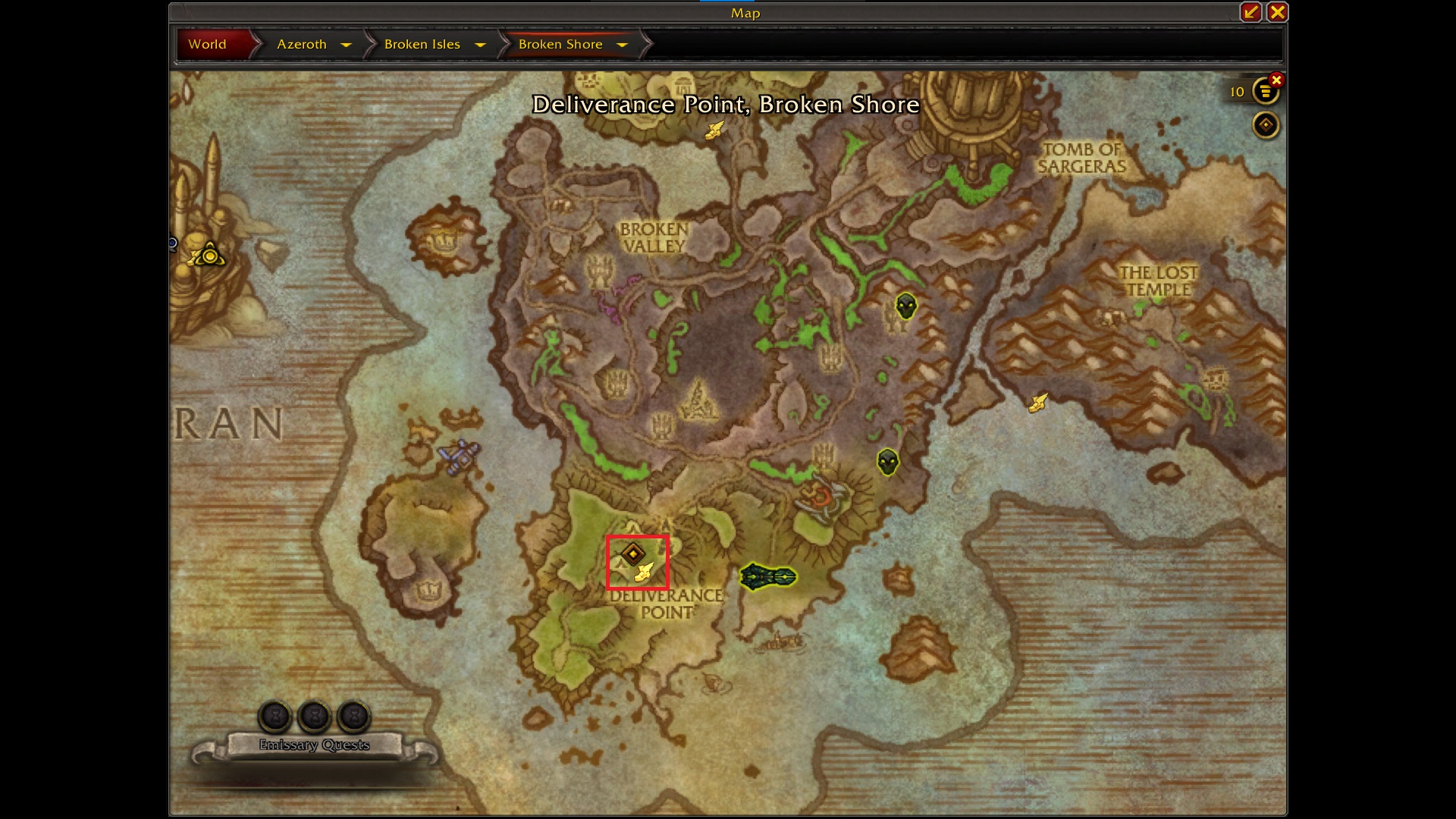Select the flight point near The Lost Temple
This screenshot has height=819, width=1456.
coord(1037,403)
